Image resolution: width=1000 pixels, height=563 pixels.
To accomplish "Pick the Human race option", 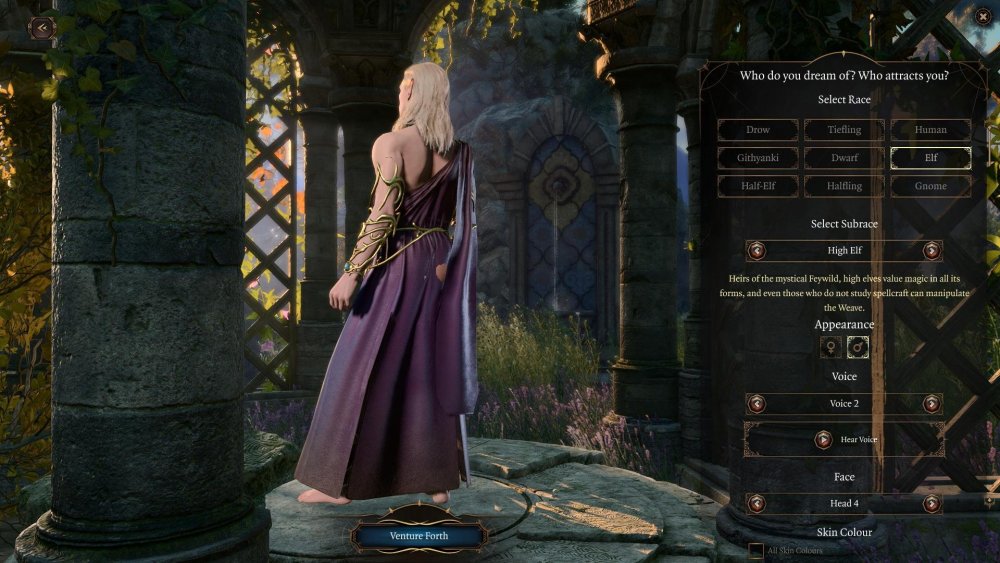I will 931,130.
